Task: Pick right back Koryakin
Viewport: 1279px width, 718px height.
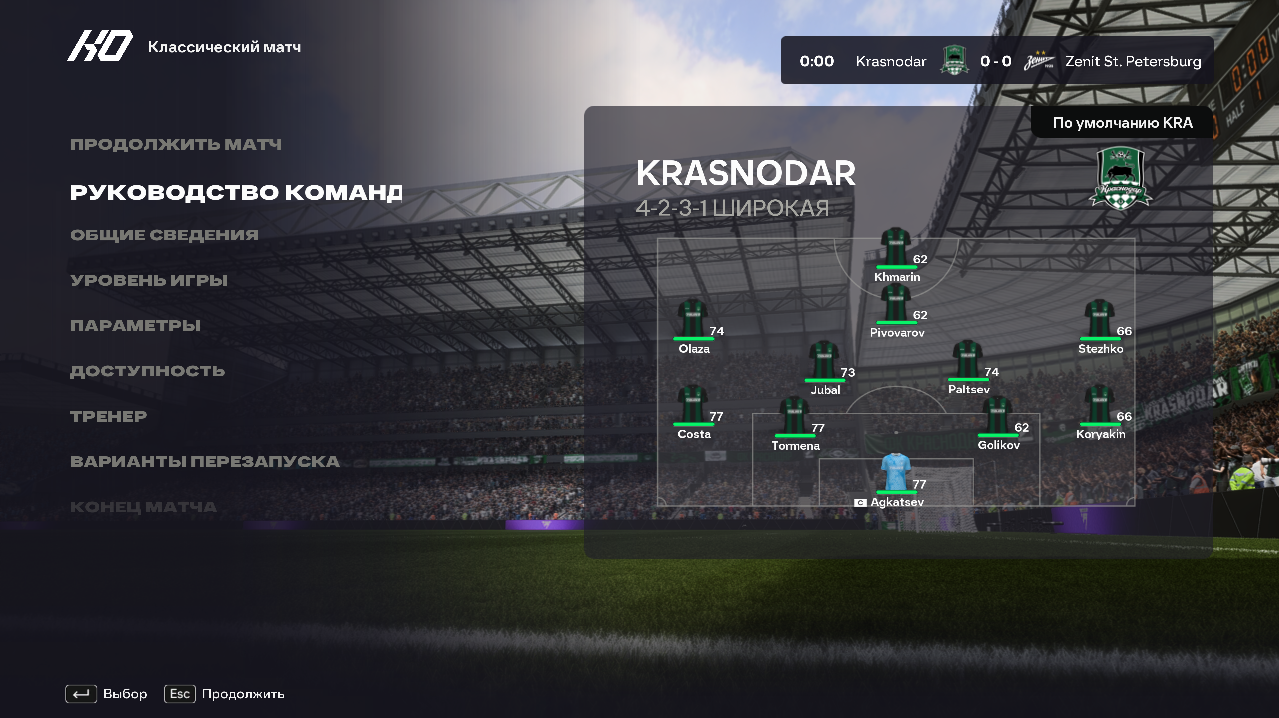Action: (x=1100, y=407)
